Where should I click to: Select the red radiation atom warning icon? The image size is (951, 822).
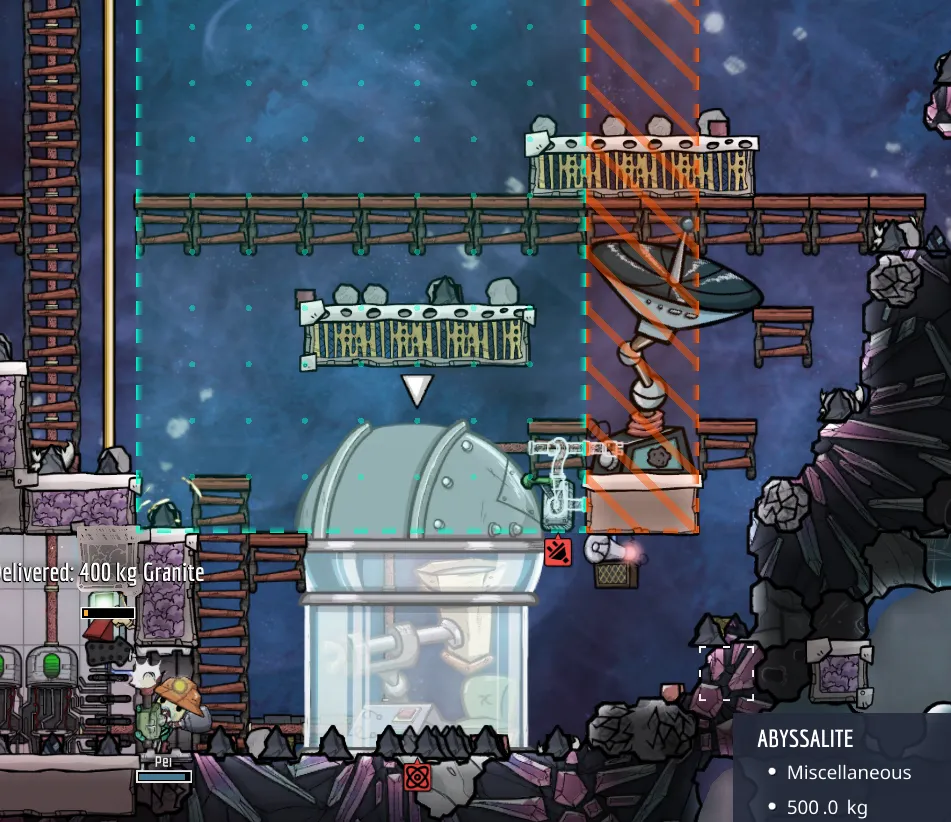click(417, 775)
